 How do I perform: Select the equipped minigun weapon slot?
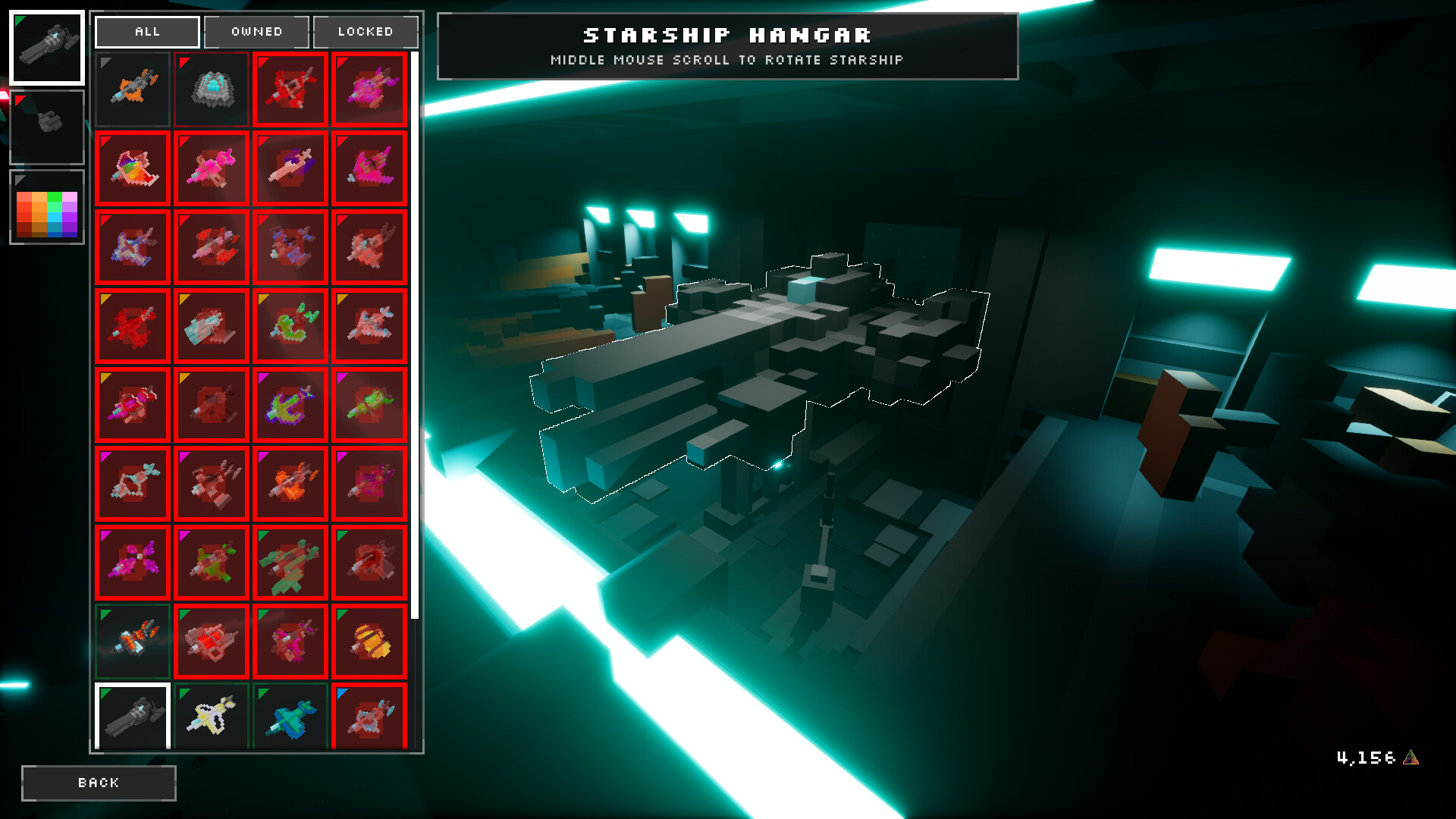pos(47,48)
